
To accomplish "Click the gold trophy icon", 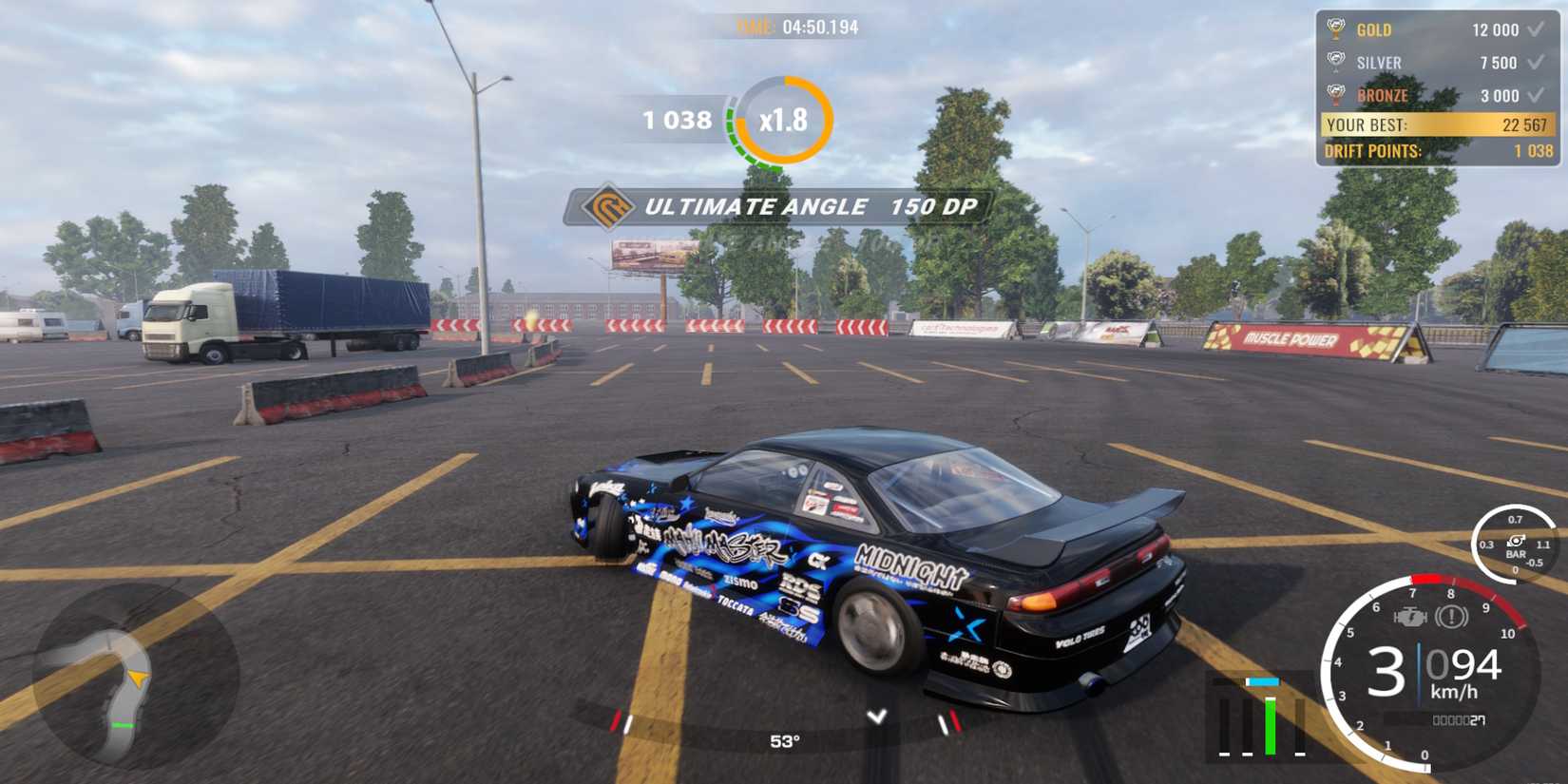I will [1336, 29].
